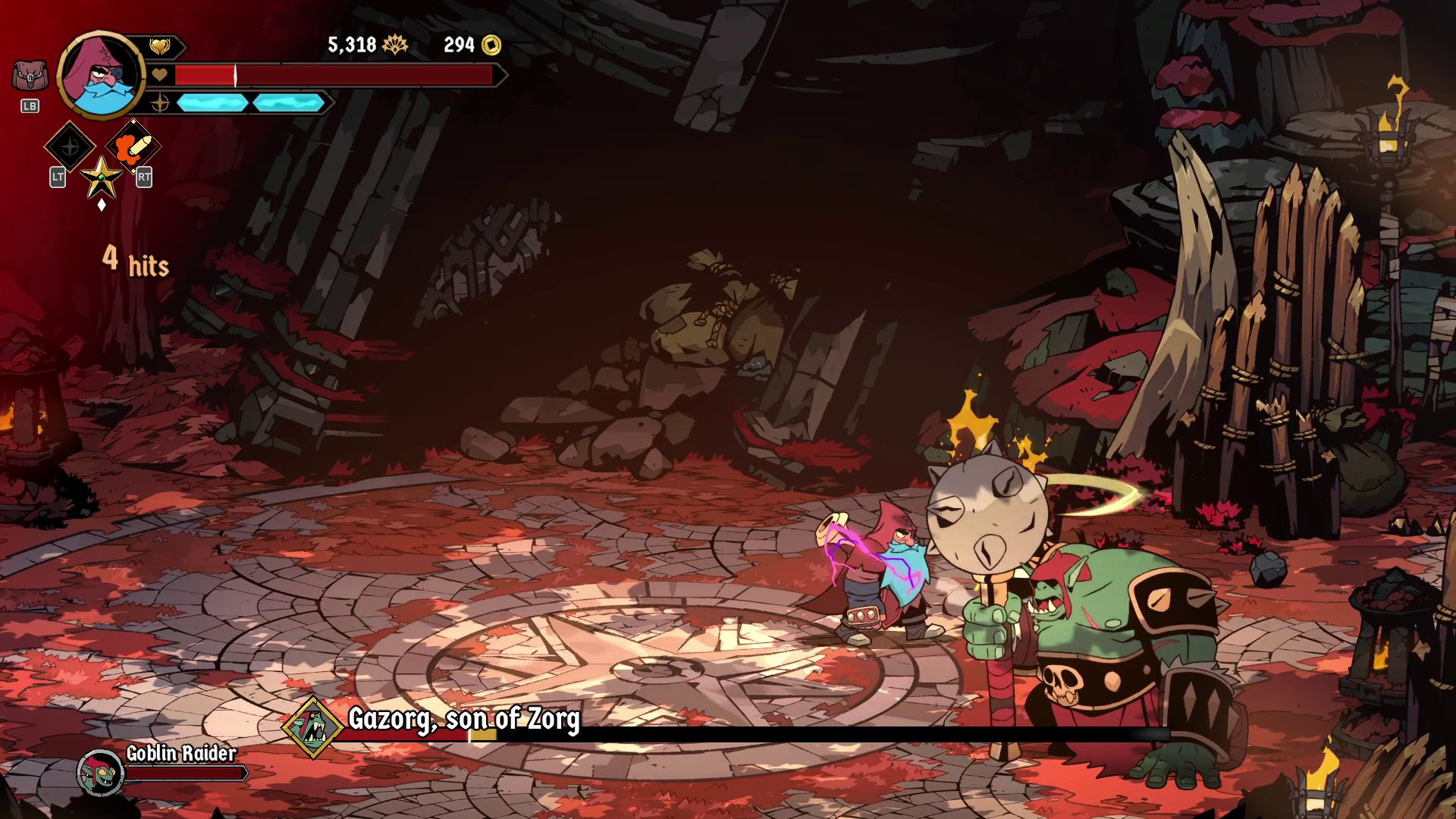Click the gold star relic icon
The image size is (1456, 819).
(x=101, y=177)
